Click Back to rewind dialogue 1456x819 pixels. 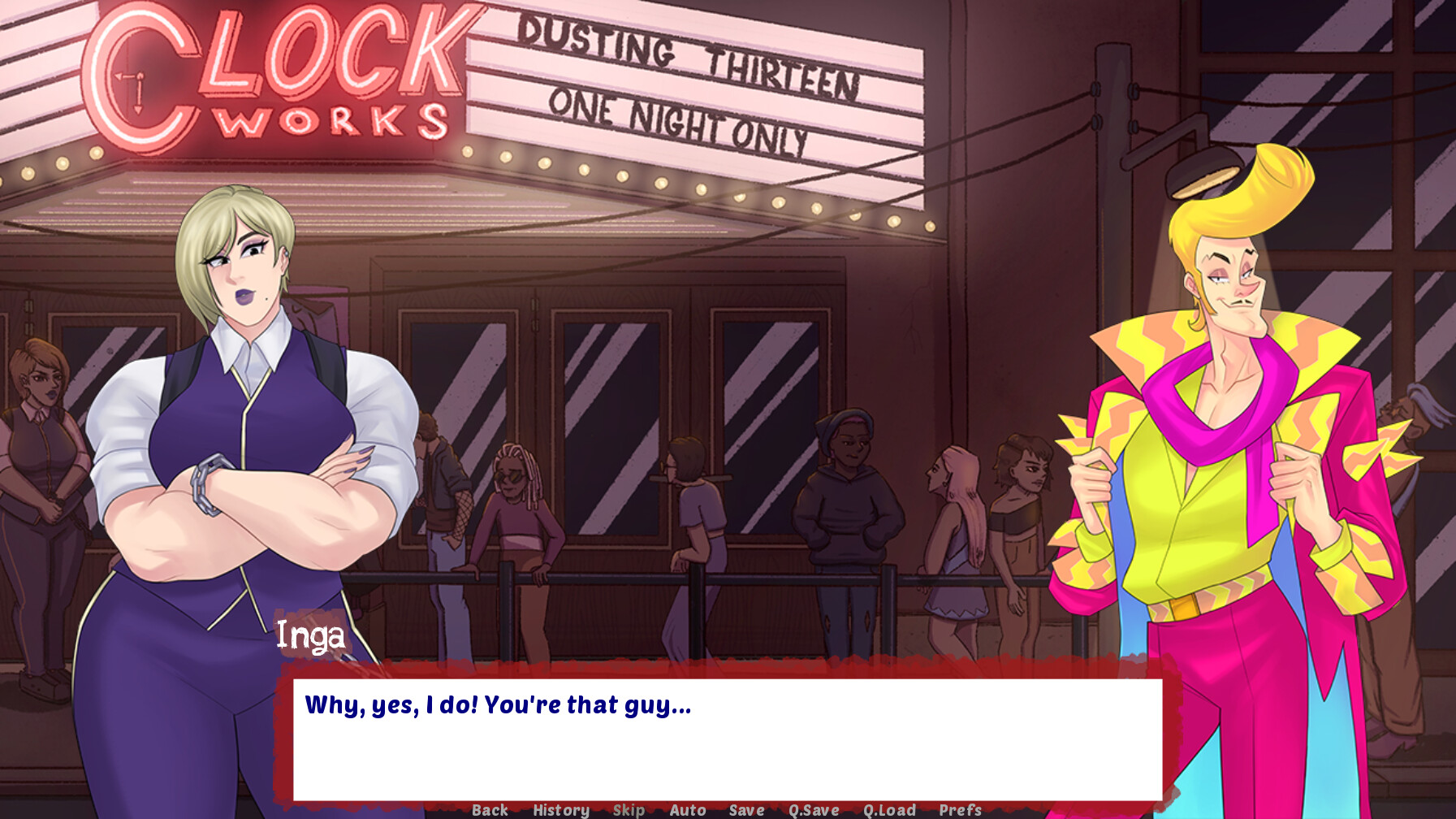pyautogui.click(x=490, y=809)
